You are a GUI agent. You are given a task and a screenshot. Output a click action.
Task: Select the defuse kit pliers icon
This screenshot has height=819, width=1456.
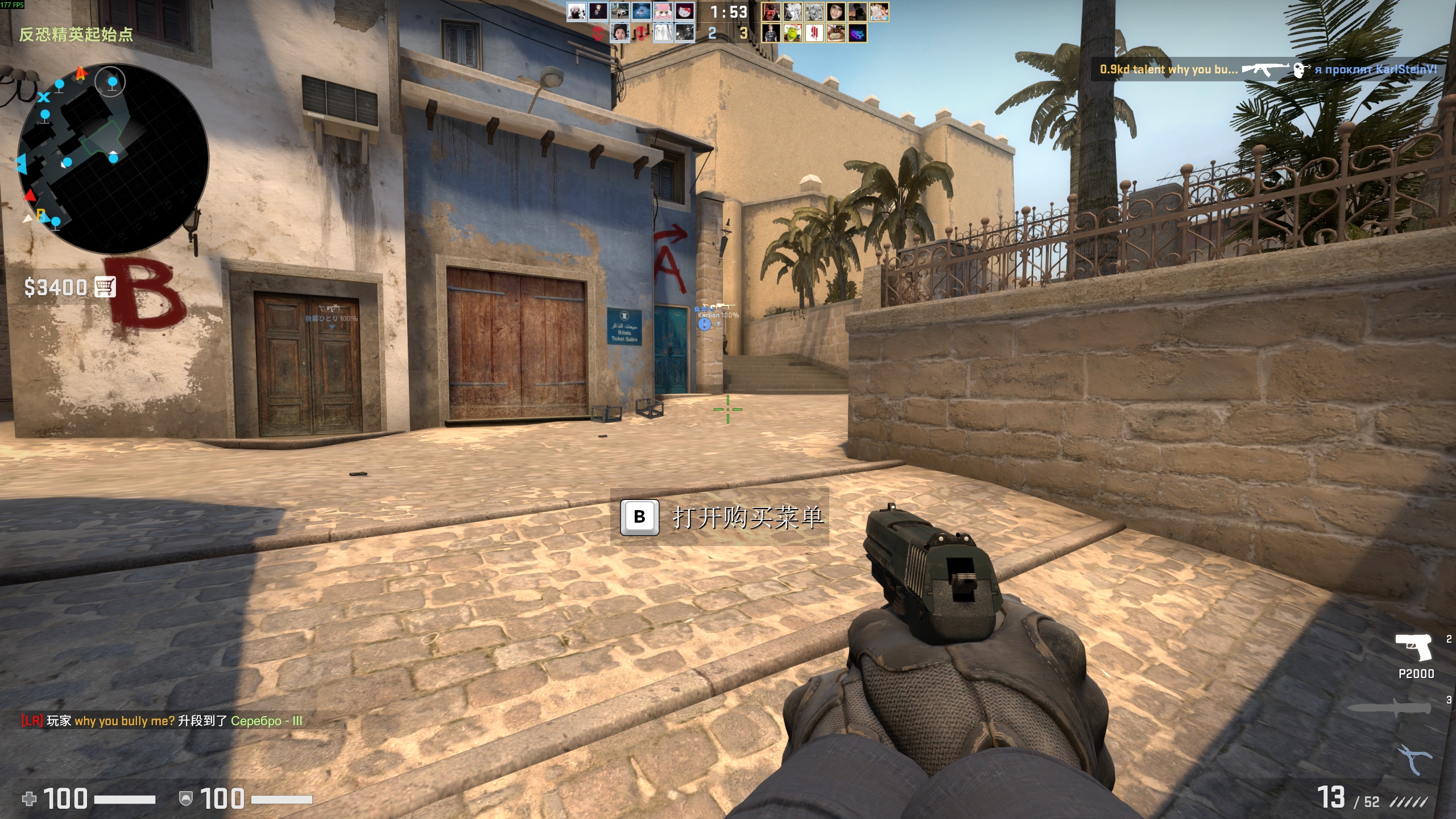pyautogui.click(x=1414, y=759)
